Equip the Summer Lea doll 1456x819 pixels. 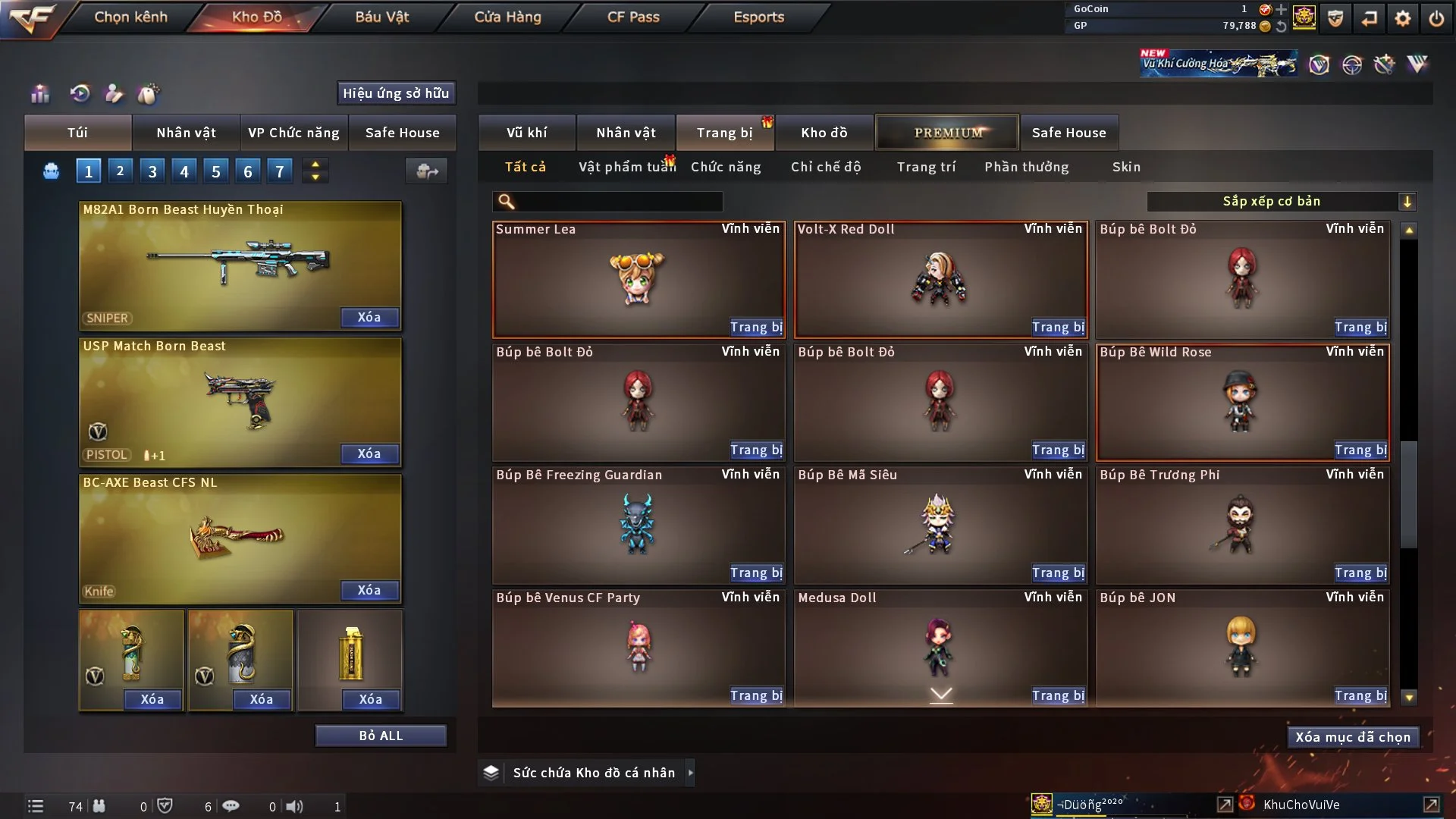click(x=756, y=327)
